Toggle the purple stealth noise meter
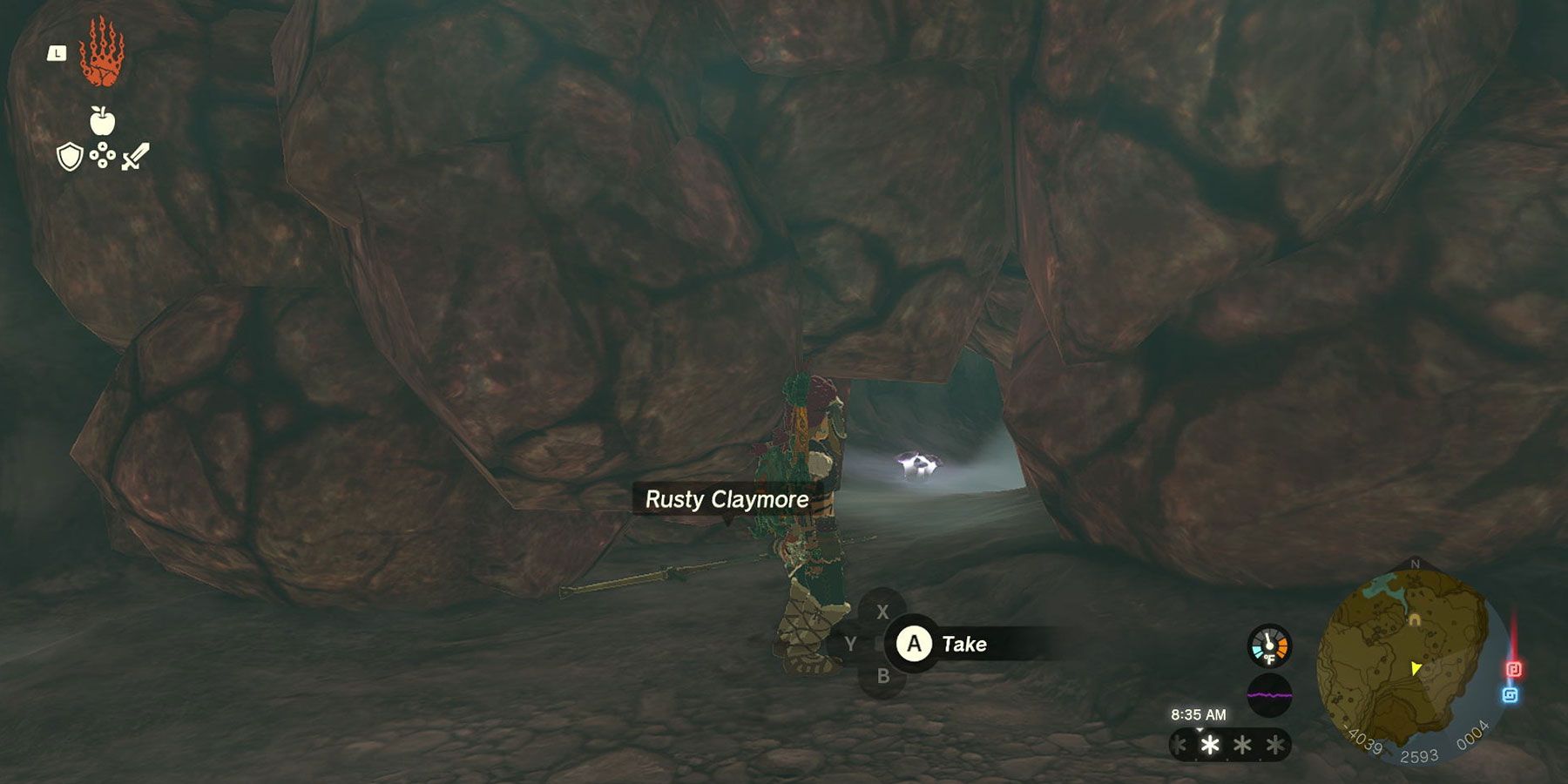Viewport: 1568px width, 784px height. click(1270, 695)
